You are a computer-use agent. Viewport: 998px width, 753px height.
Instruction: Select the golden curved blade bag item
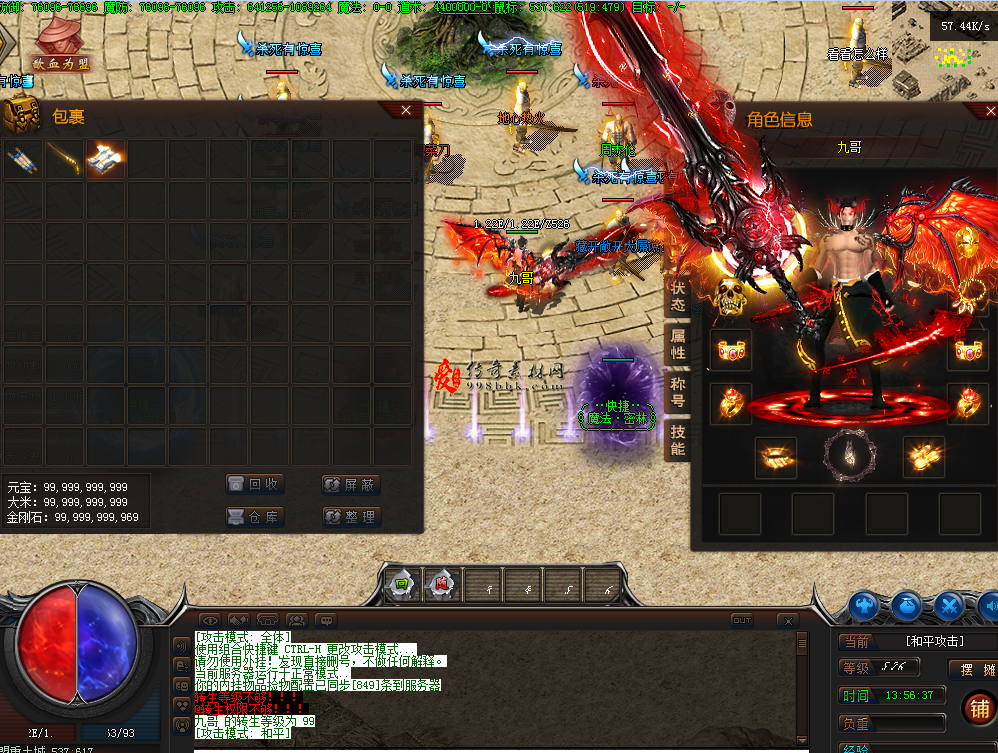[63, 160]
